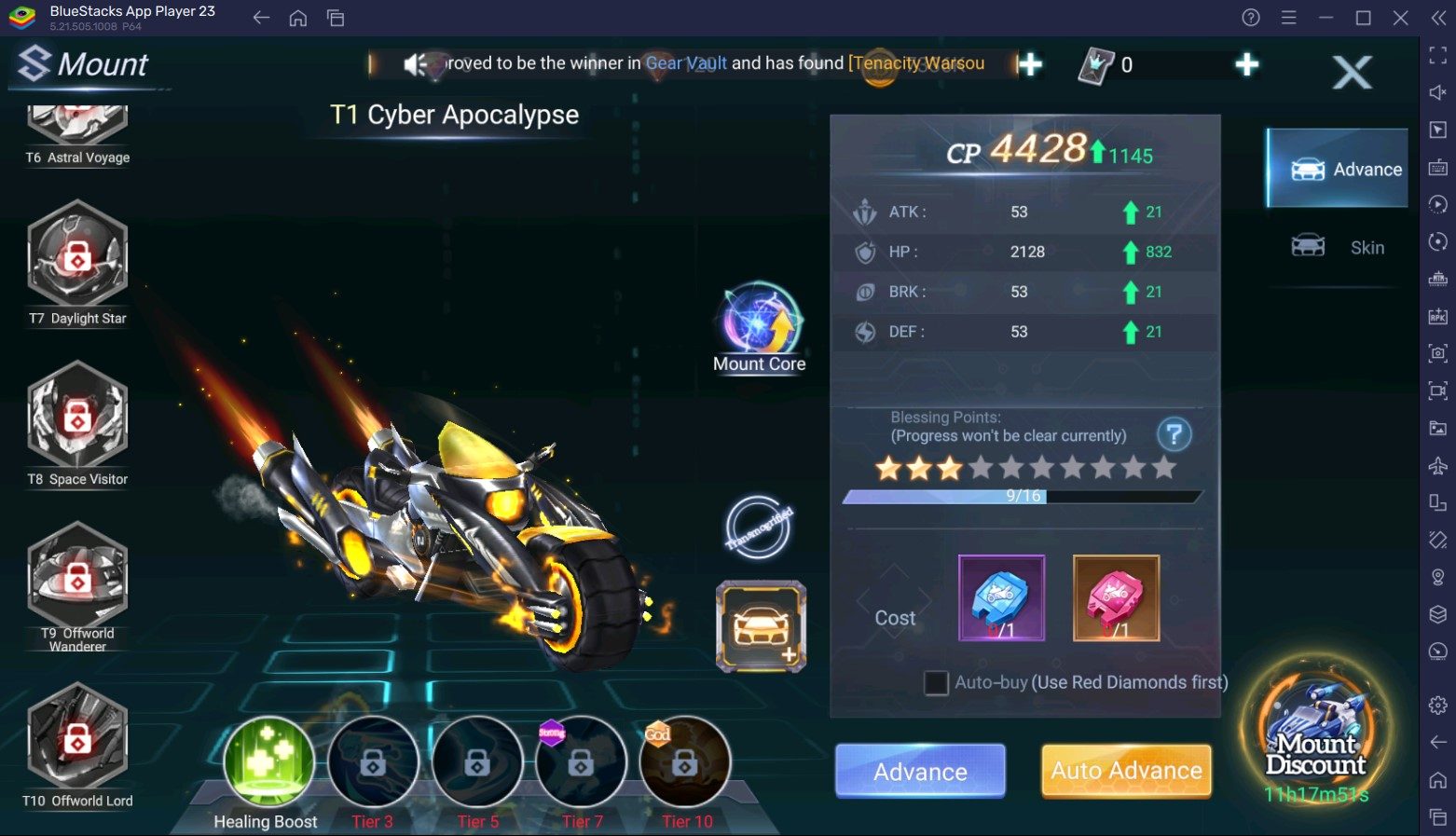Open the Mount Discount offer
The width and height of the screenshot is (1456, 836).
coord(1315,736)
